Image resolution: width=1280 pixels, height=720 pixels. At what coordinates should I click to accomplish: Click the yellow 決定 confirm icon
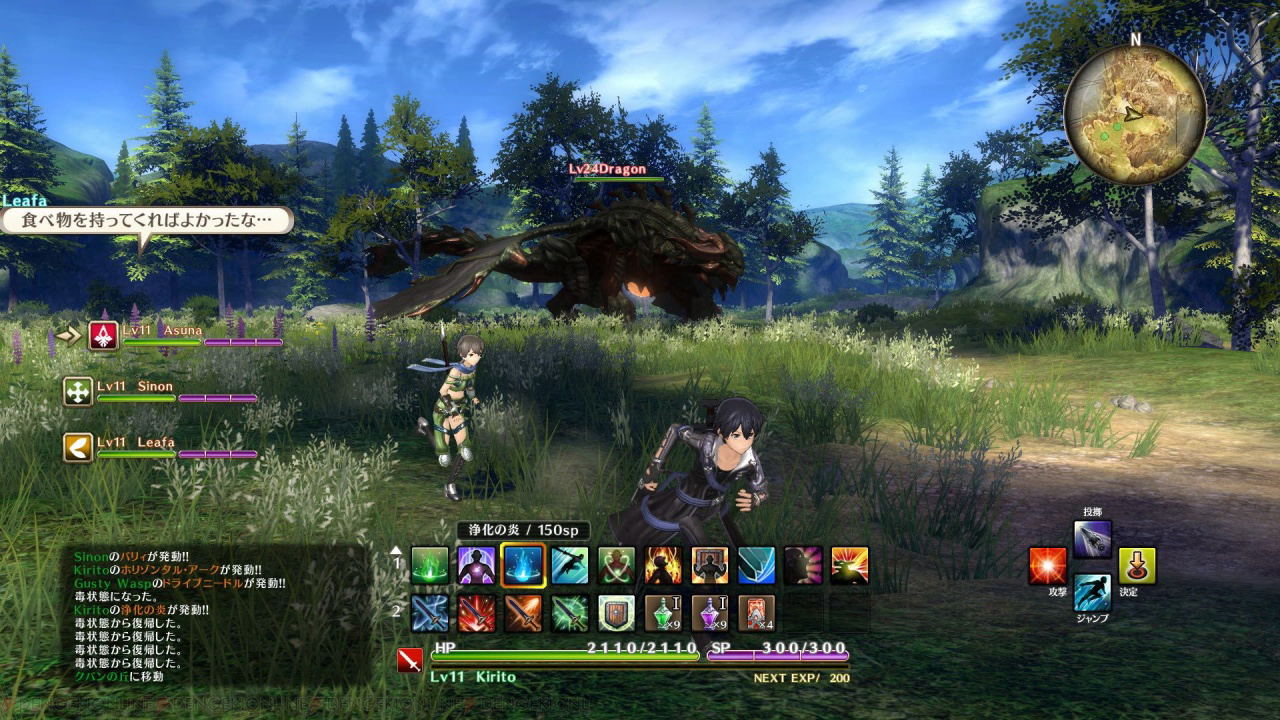pos(1137,566)
